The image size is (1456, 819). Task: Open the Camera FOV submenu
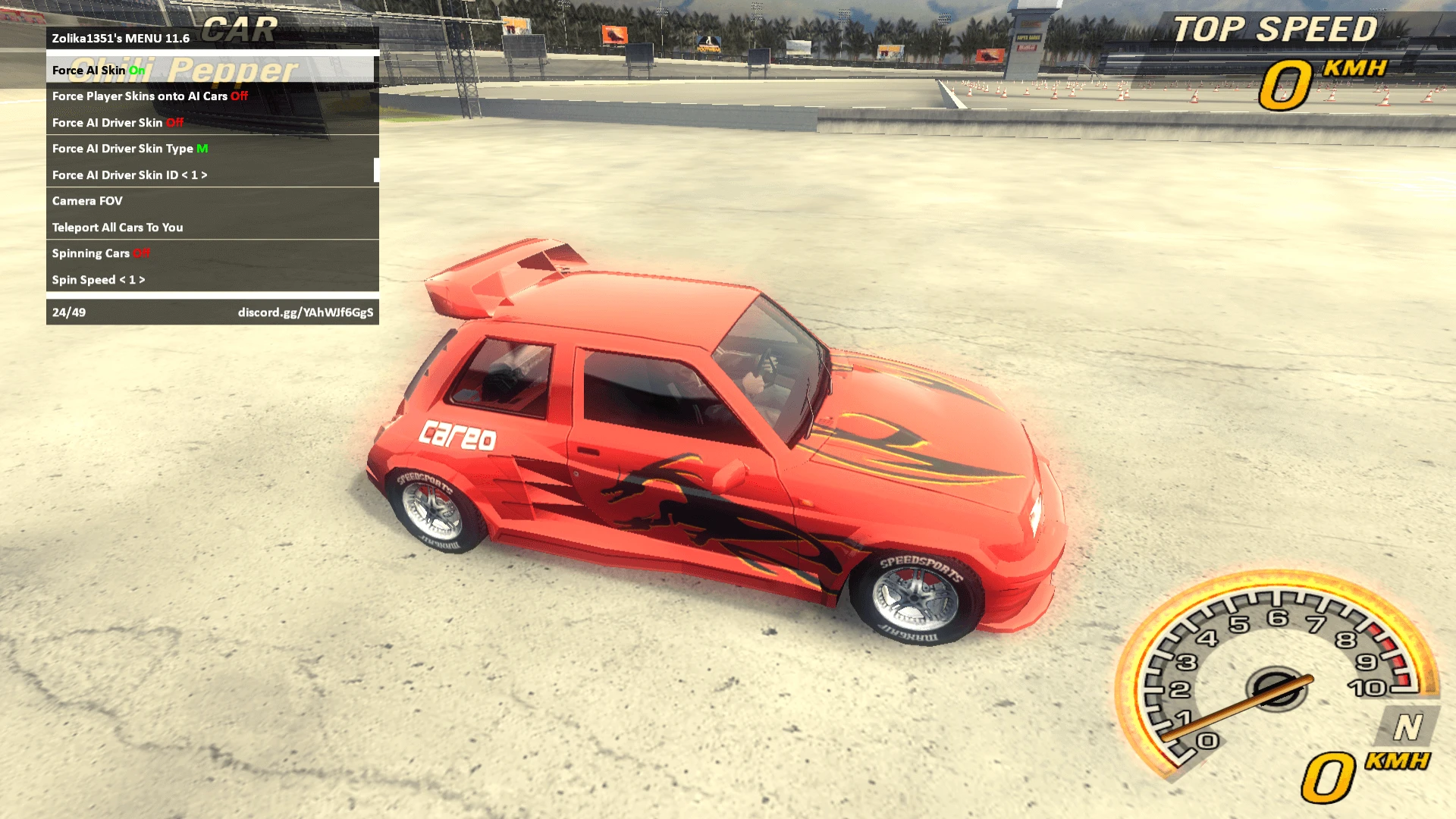(x=87, y=201)
